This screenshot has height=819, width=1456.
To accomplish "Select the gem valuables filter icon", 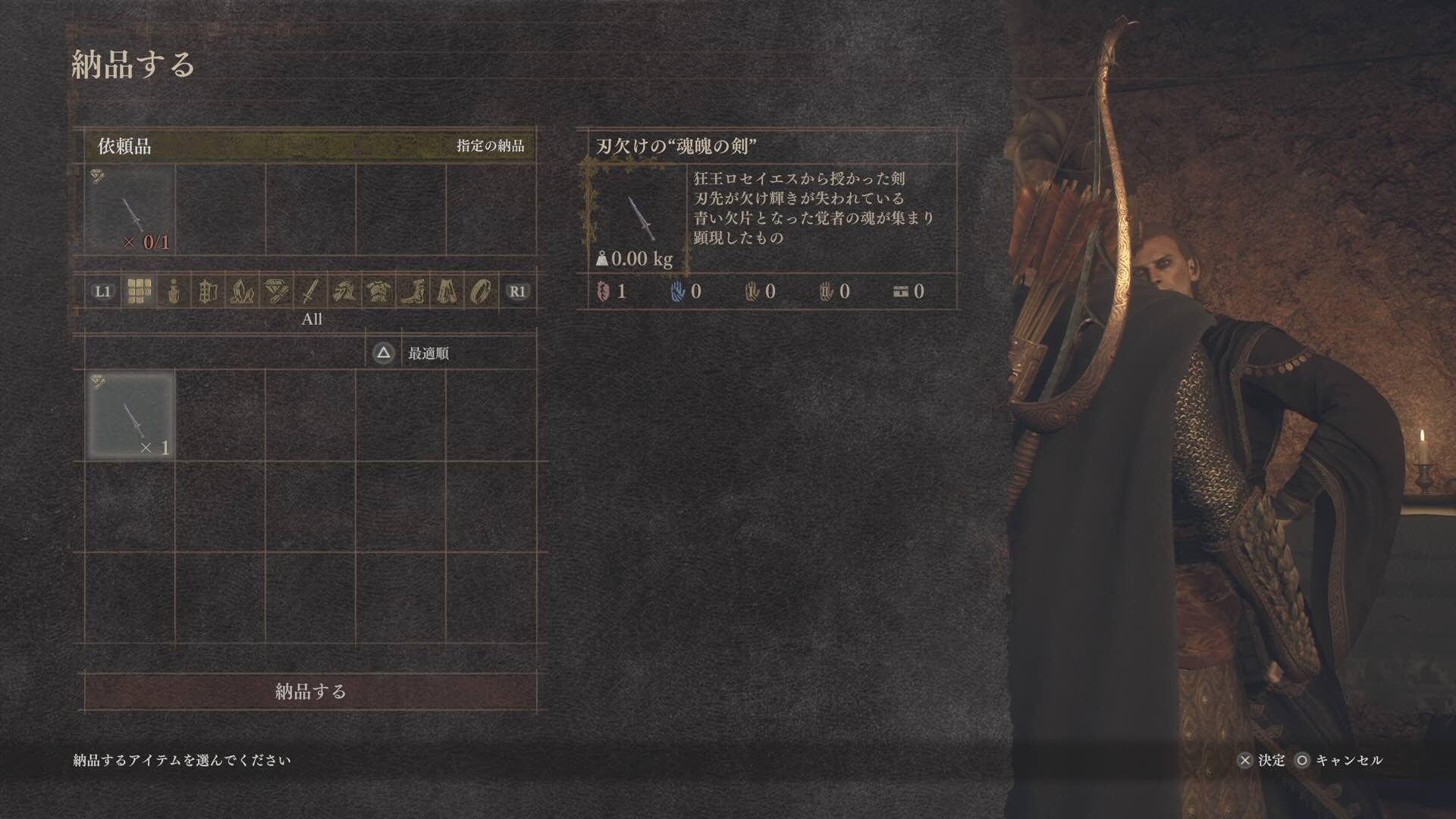I will point(278,292).
